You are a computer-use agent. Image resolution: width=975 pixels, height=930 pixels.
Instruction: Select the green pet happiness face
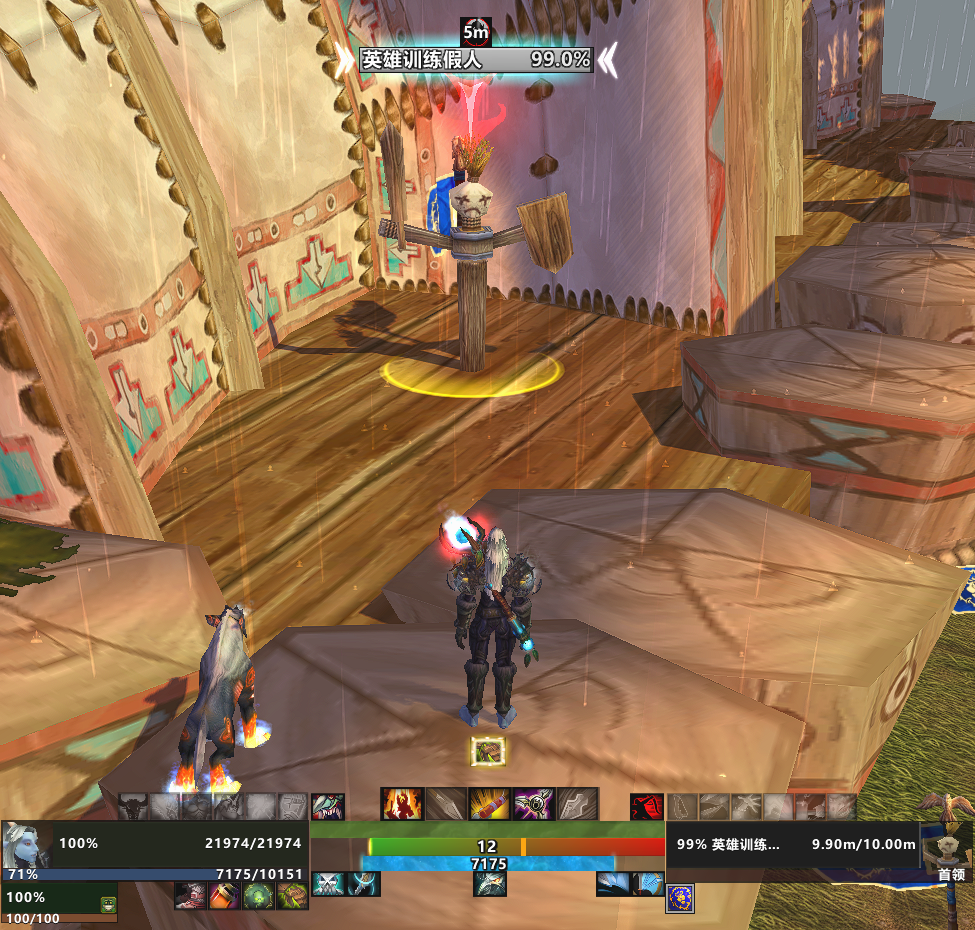tap(108, 904)
